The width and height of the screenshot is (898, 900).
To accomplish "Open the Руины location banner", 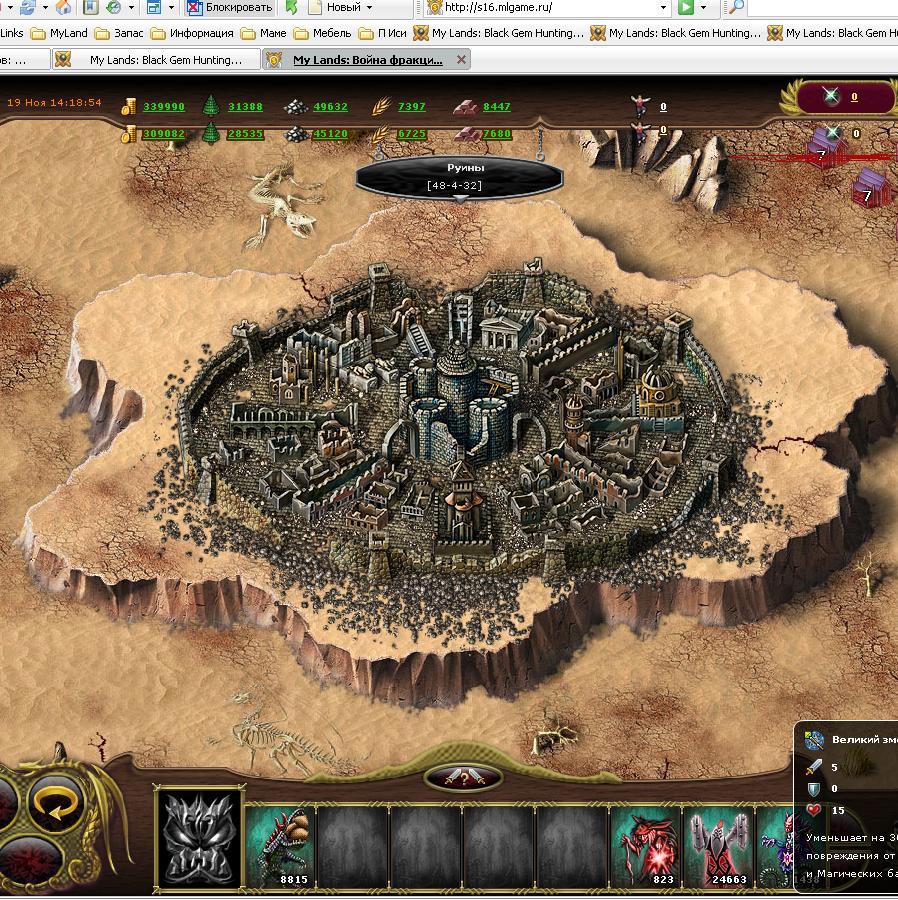I will (456, 176).
